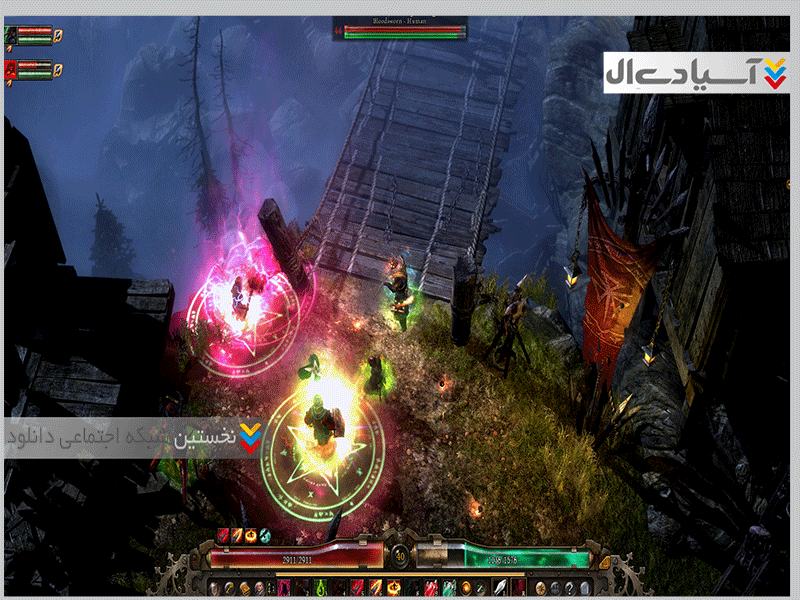
Task: Activate the orange slash hotbar skill
Action: [x=375, y=588]
